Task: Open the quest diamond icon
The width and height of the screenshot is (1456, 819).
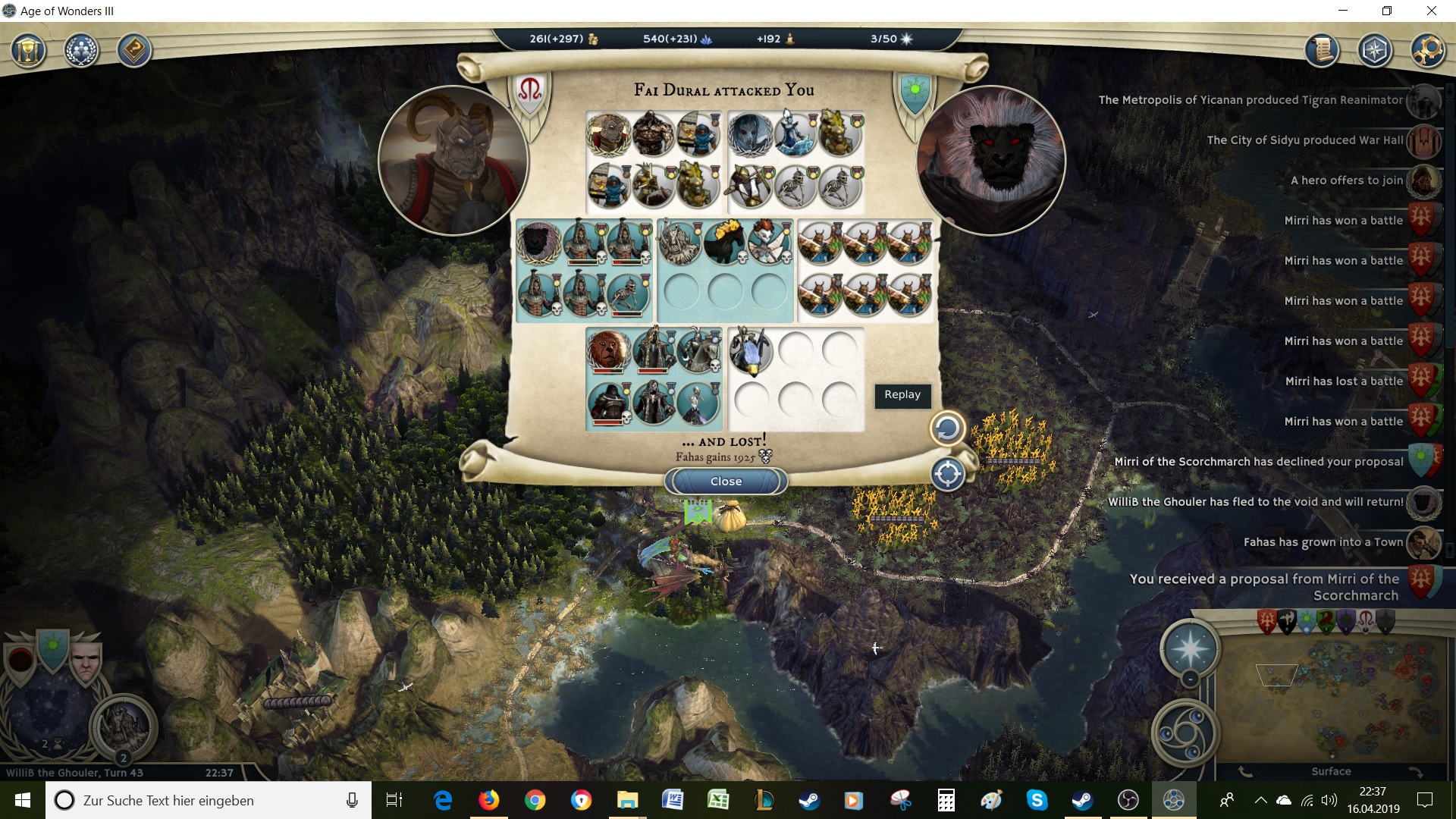Action: (134, 52)
